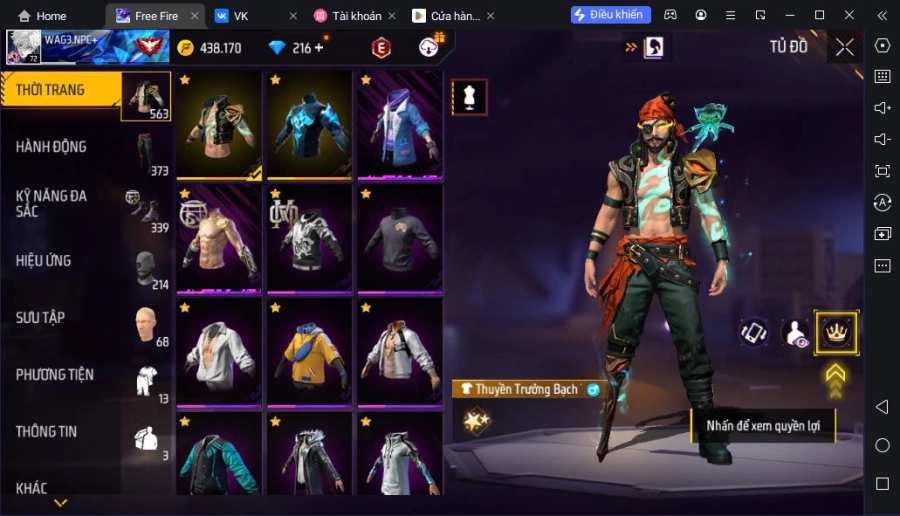Open the mannequin outfit preview icon

[470, 96]
